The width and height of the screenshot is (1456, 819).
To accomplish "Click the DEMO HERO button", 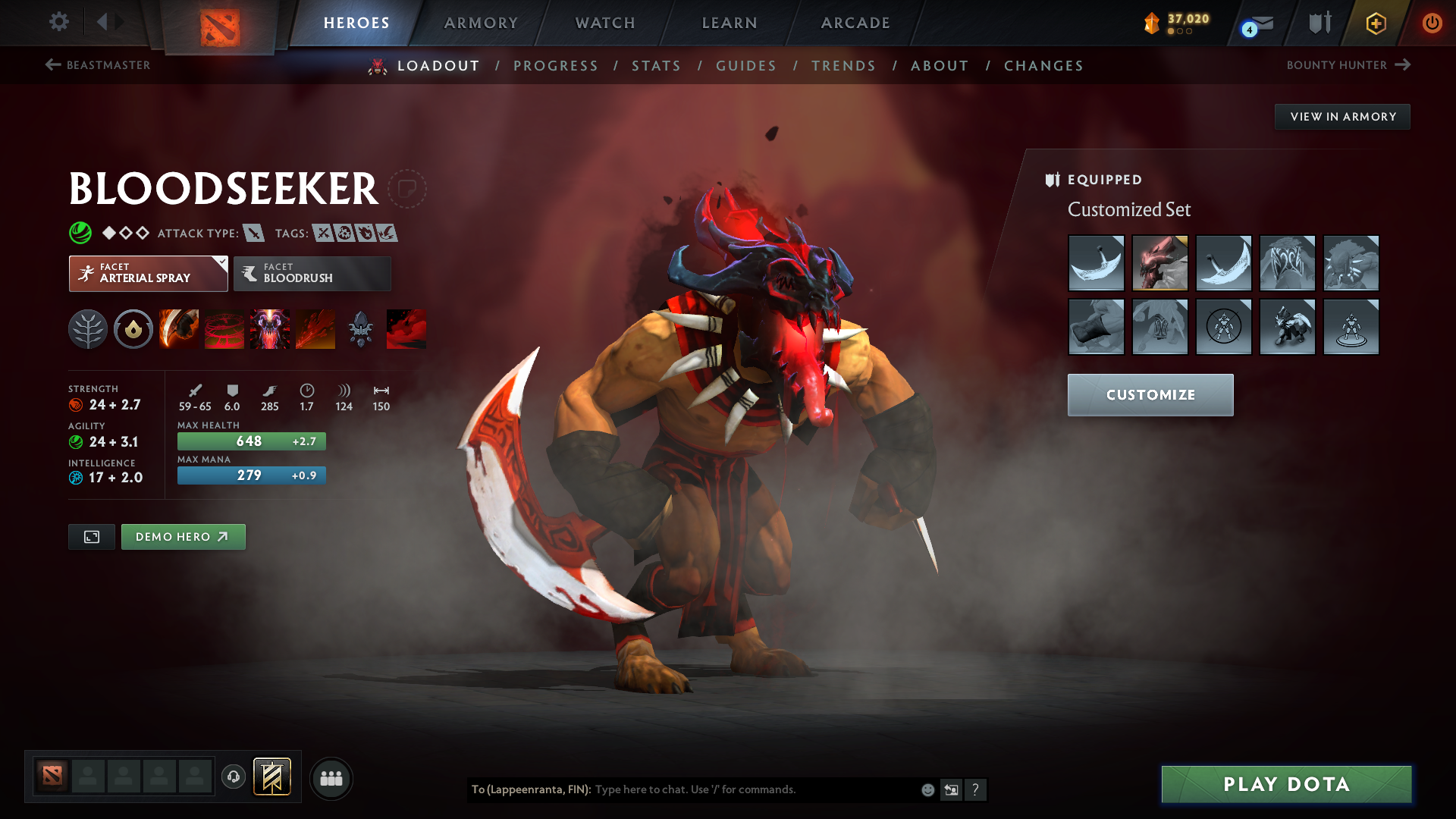I will click(183, 536).
